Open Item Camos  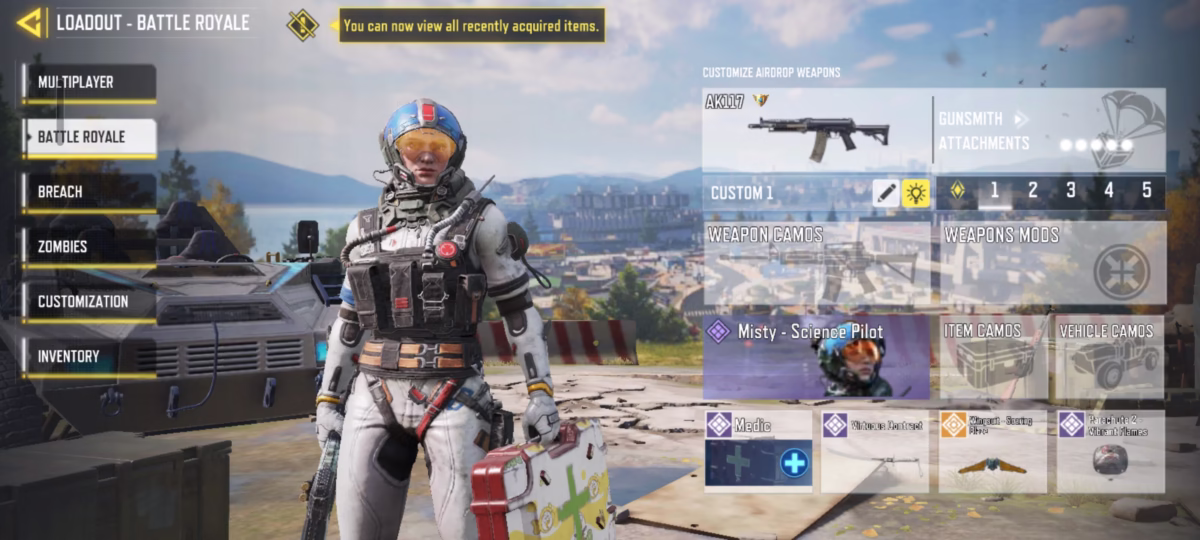(993, 358)
